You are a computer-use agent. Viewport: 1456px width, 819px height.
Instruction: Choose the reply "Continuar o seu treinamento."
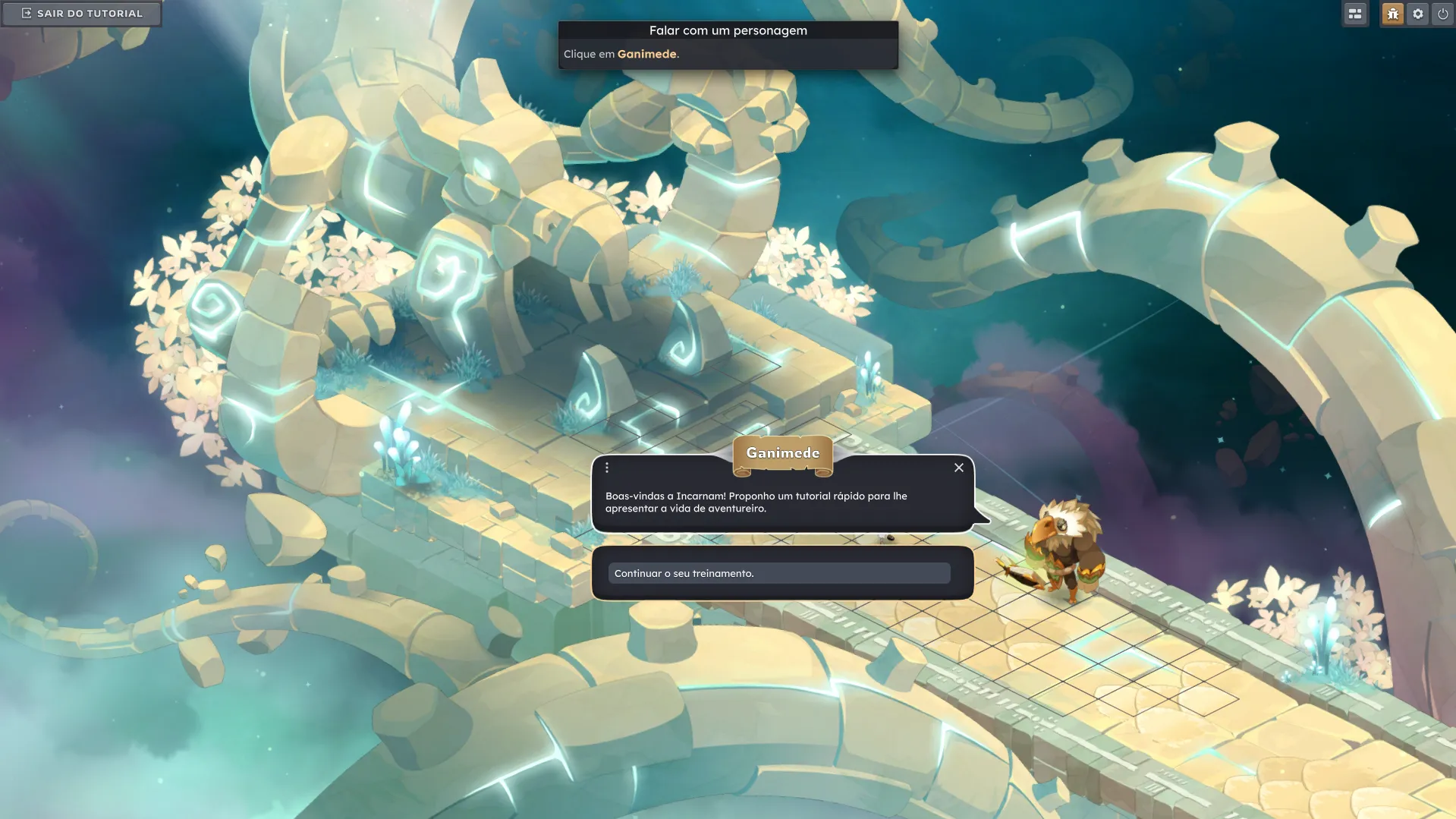click(778, 573)
